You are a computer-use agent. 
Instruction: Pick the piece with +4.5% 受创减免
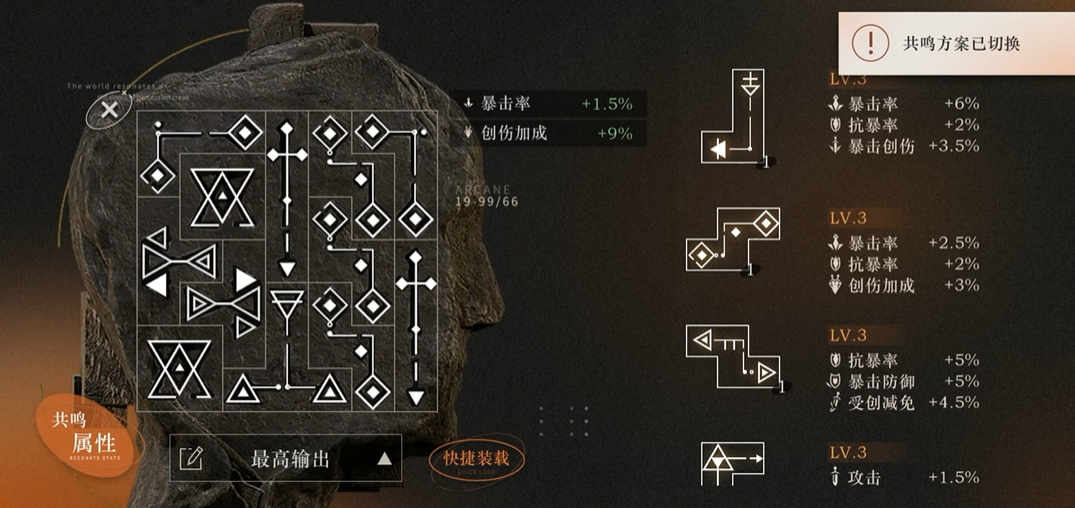tap(735, 357)
